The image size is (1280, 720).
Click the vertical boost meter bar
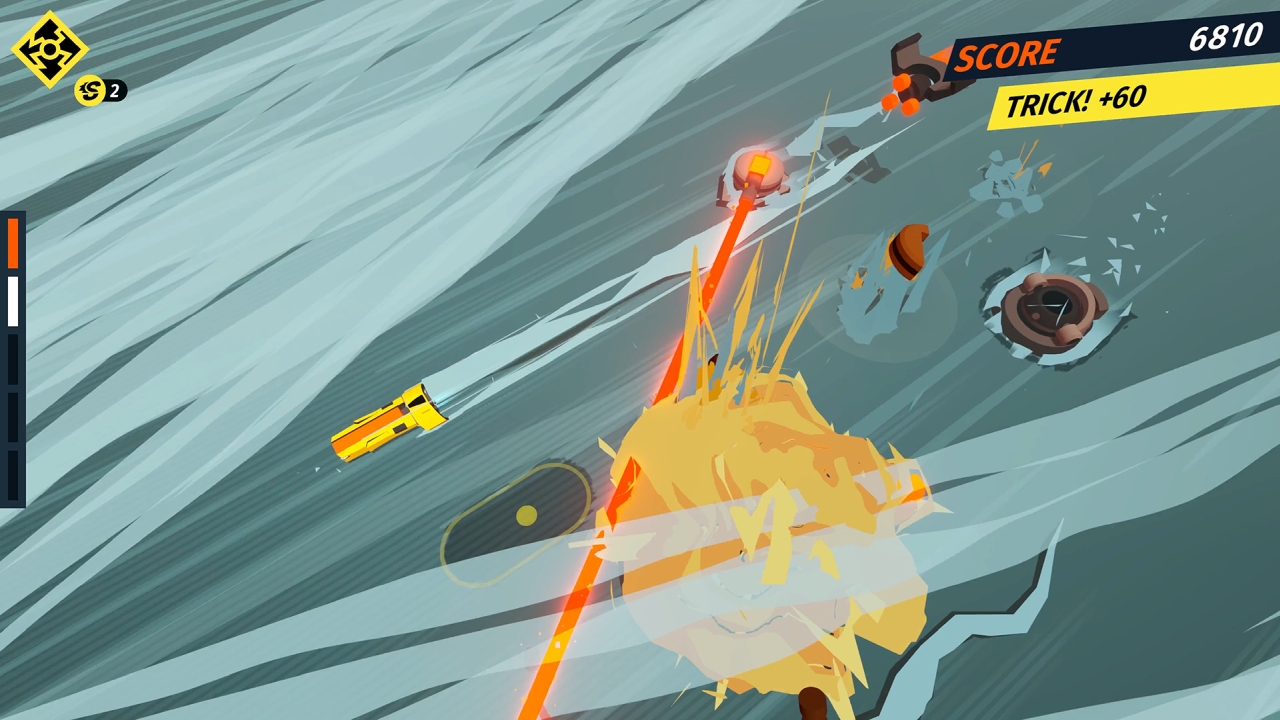[x=13, y=355]
